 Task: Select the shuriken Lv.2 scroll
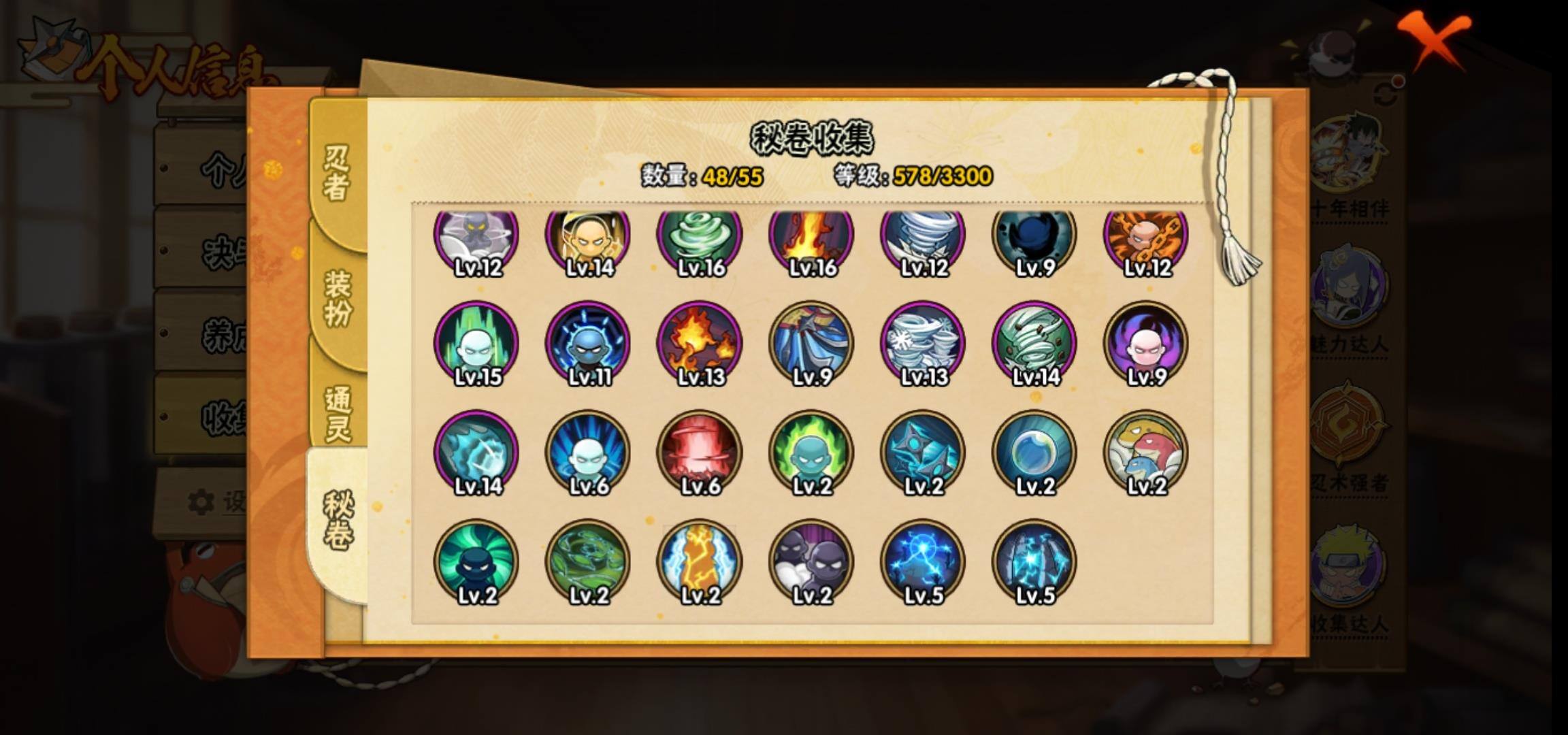point(923,452)
